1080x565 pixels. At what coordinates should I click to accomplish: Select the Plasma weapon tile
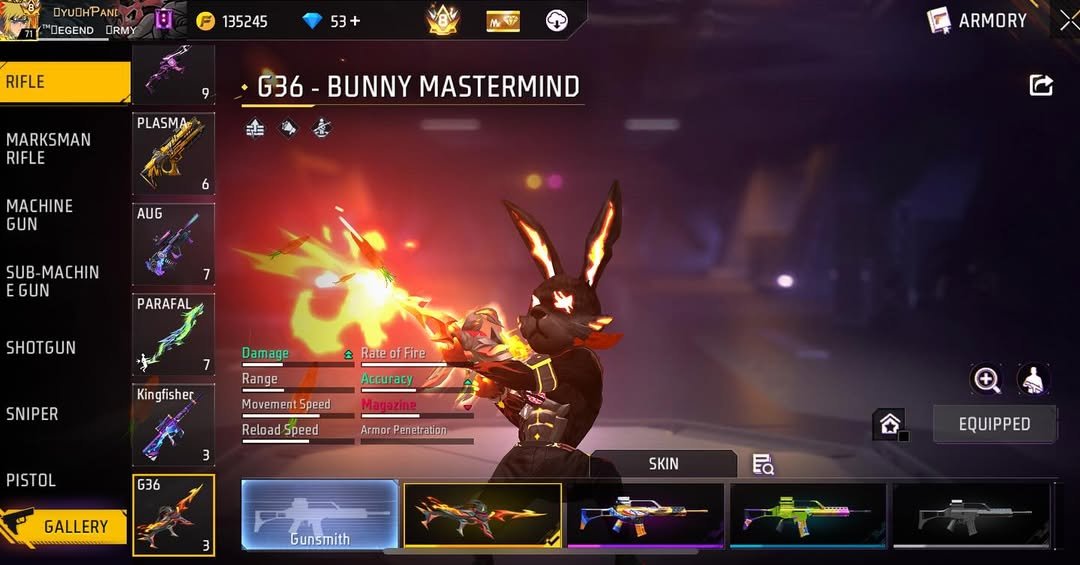[173, 153]
